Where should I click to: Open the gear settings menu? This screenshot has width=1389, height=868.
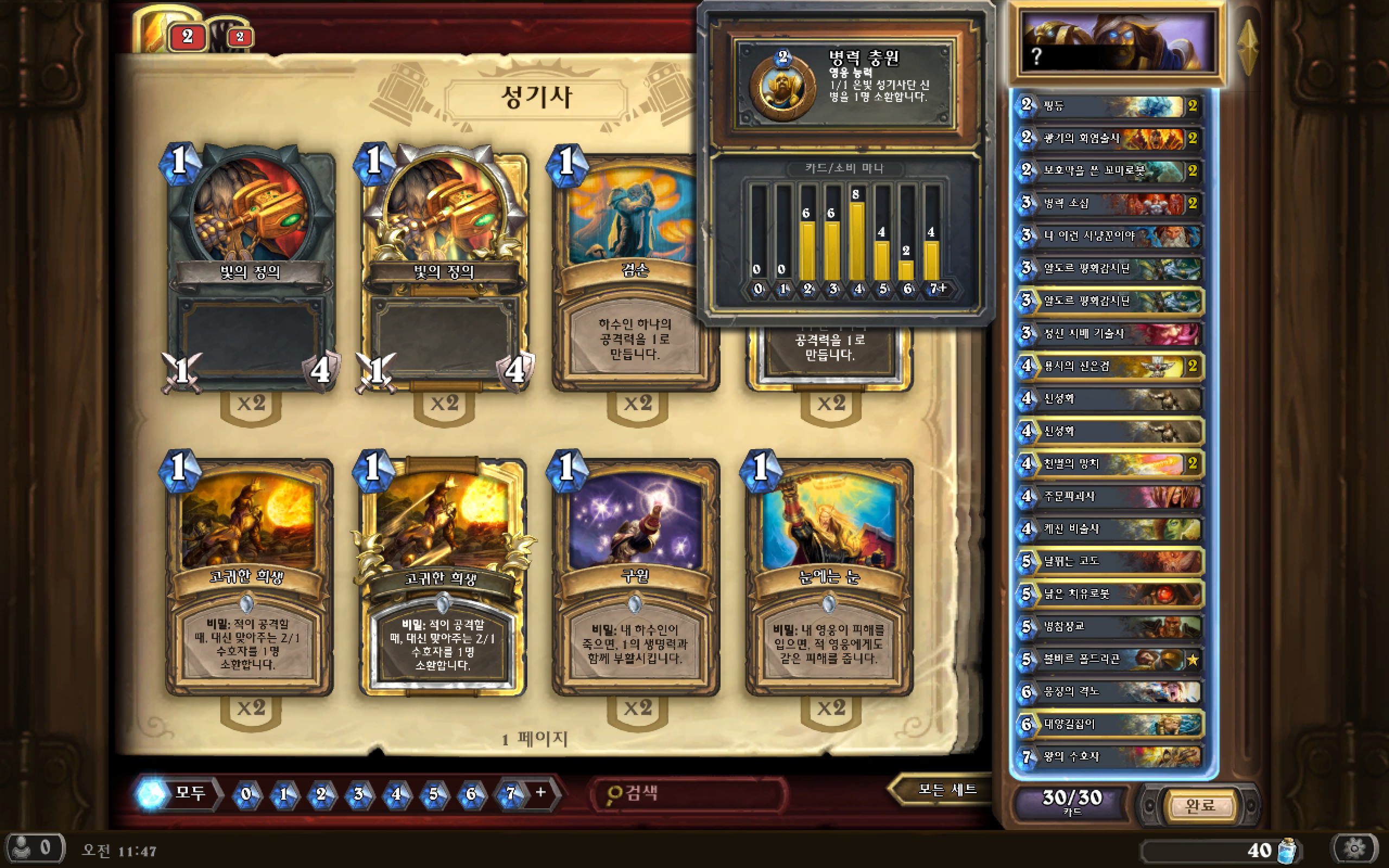pyautogui.click(x=1355, y=847)
